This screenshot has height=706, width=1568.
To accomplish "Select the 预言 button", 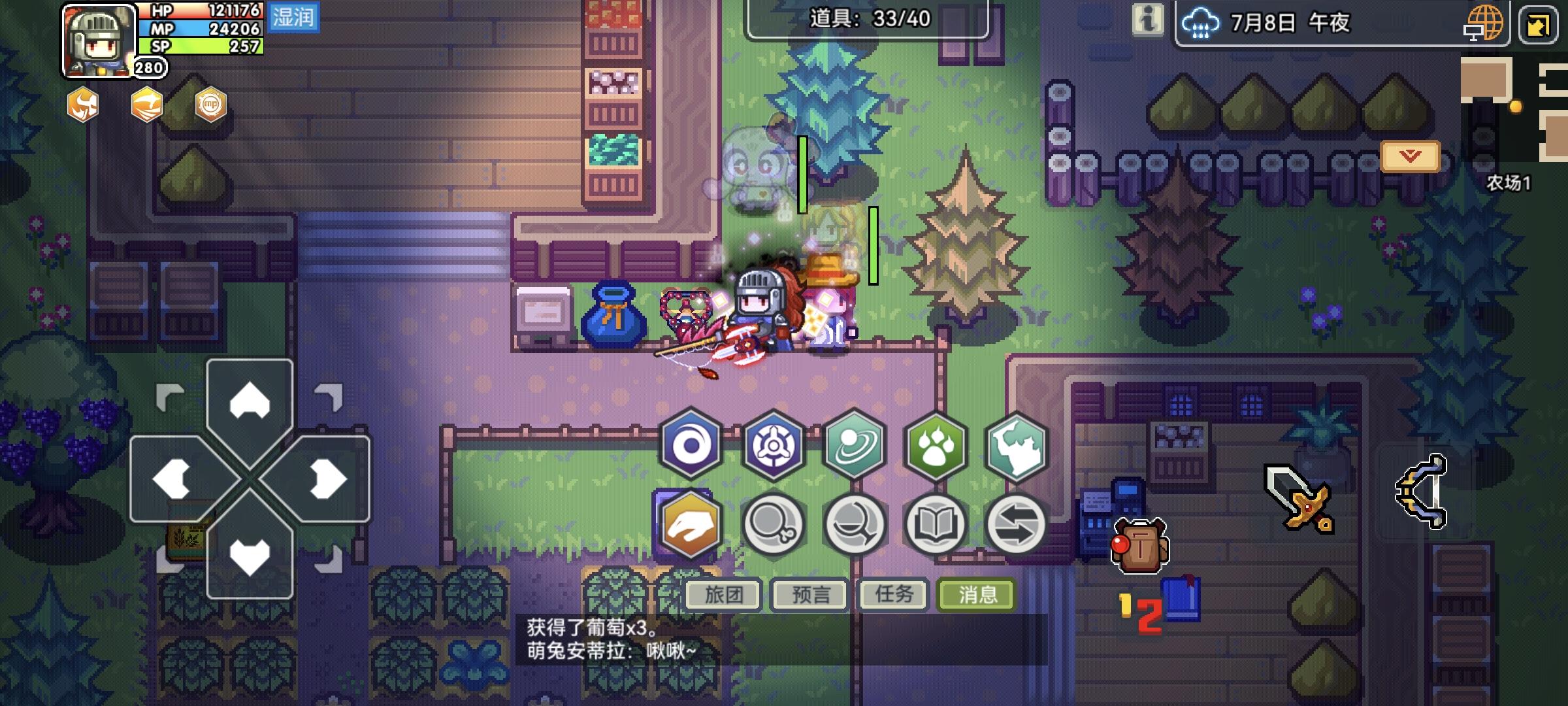I will coord(808,594).
